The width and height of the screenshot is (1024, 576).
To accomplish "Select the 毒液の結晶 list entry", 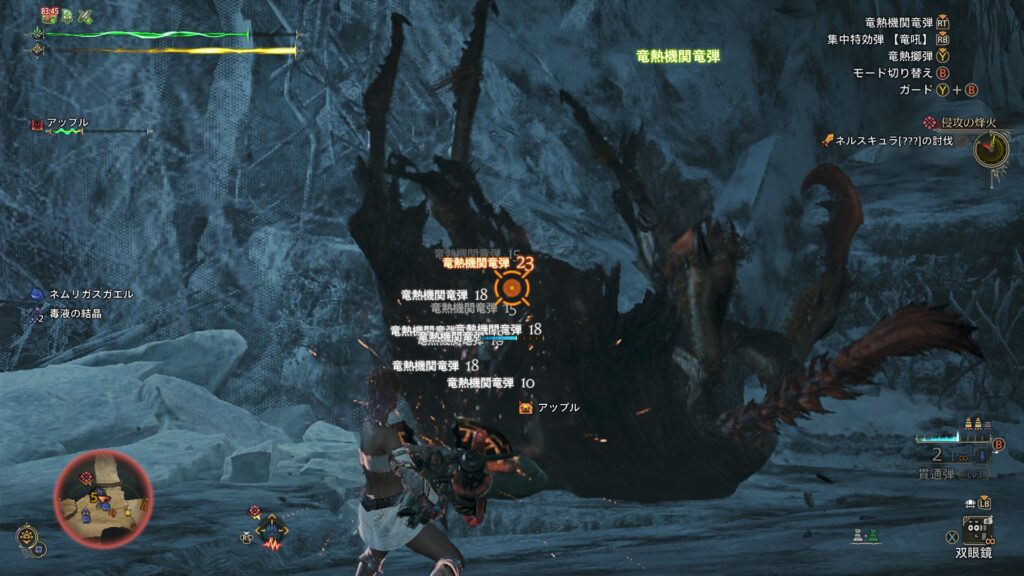I will [x=73, y=313].
